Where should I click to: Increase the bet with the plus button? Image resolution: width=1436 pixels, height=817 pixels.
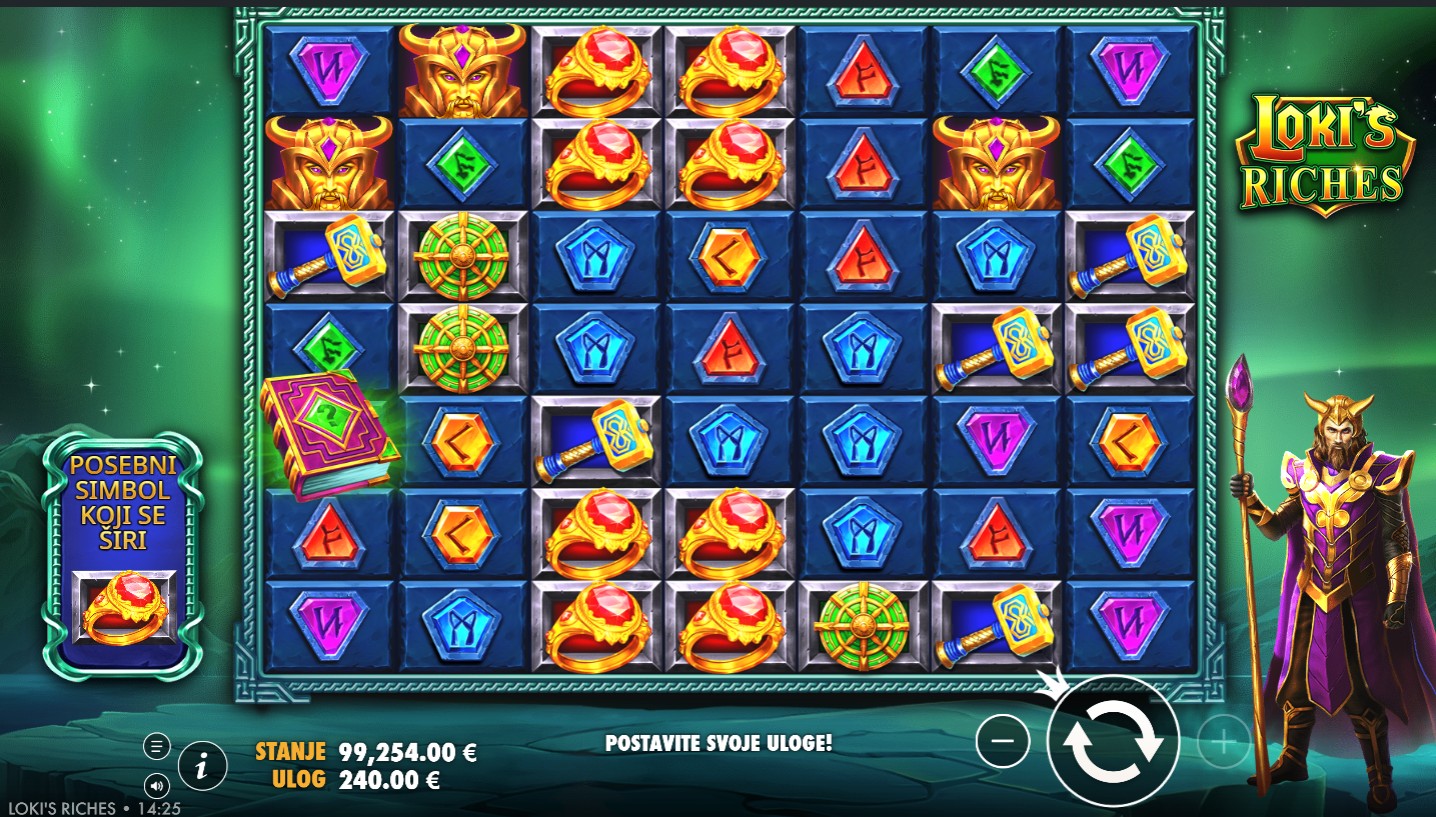pyautogui.click(x=1224, y=741)
